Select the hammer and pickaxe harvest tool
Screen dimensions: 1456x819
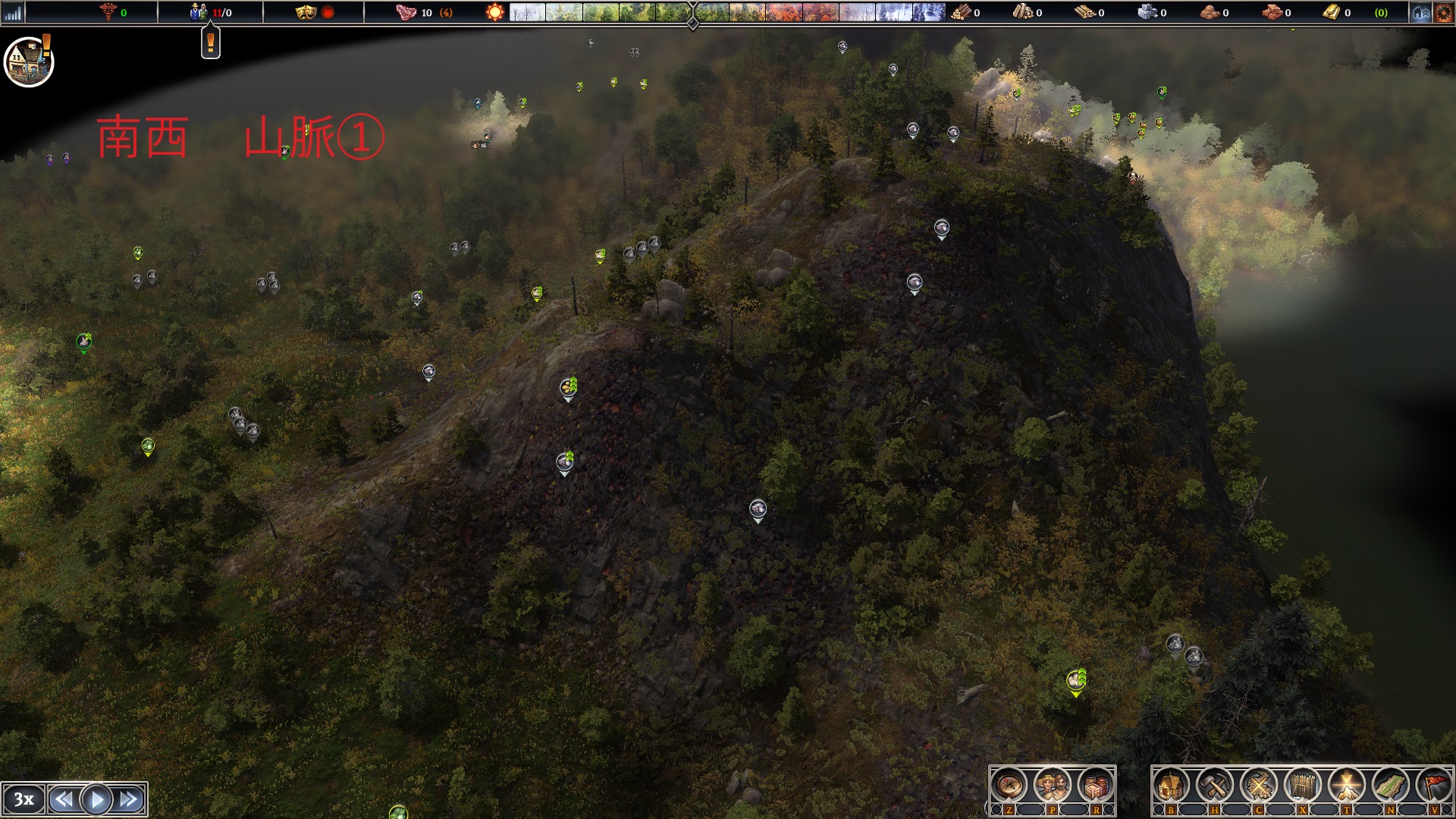[1214, 785]
